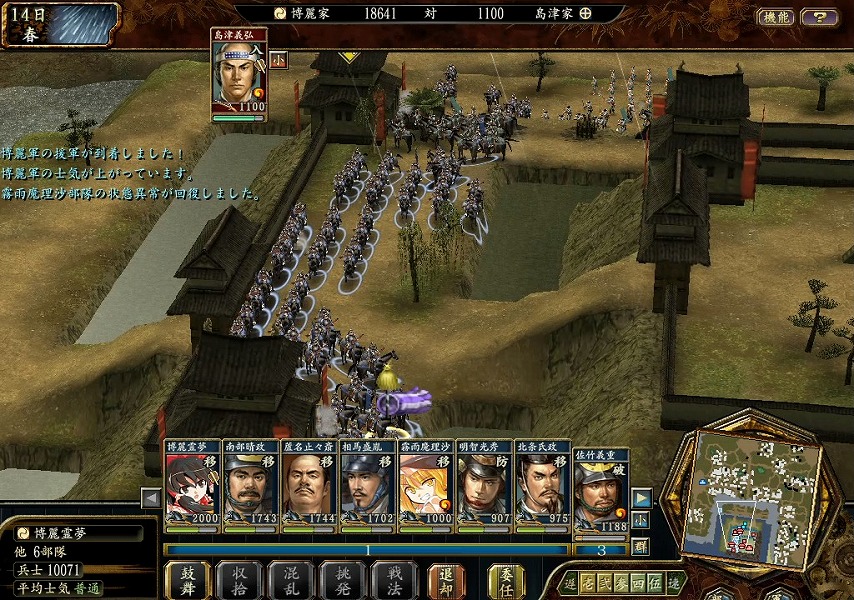Open the 戦法 tactics command
Screen dimensions: 854x600
393,580
